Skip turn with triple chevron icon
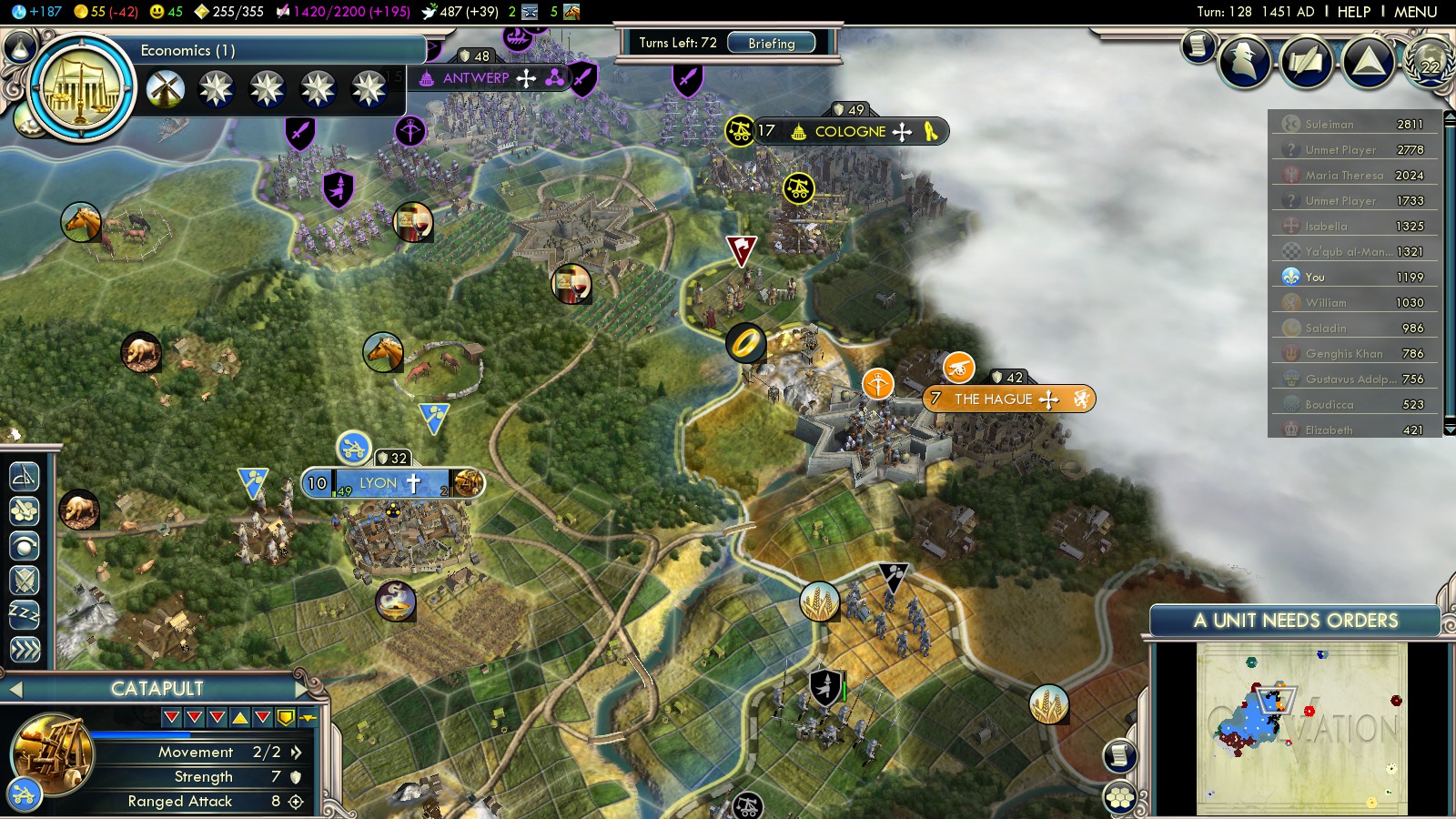The width and height of the screenshot is (1456, 819). click(x=25, y=649)
